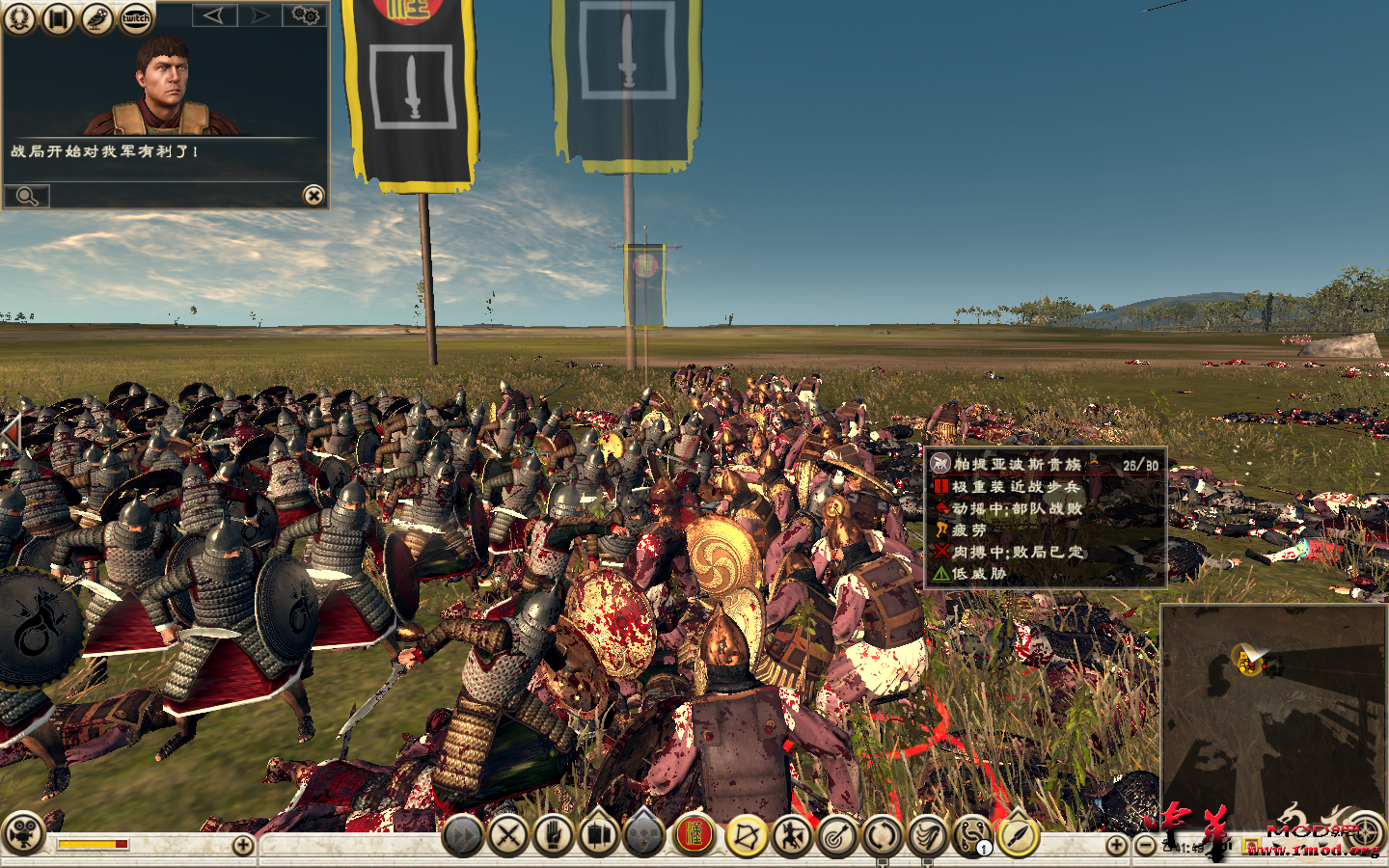Open advisor settings with the gears icon
The height and width of the screenshot is (868, 1389).
(304, 17)
